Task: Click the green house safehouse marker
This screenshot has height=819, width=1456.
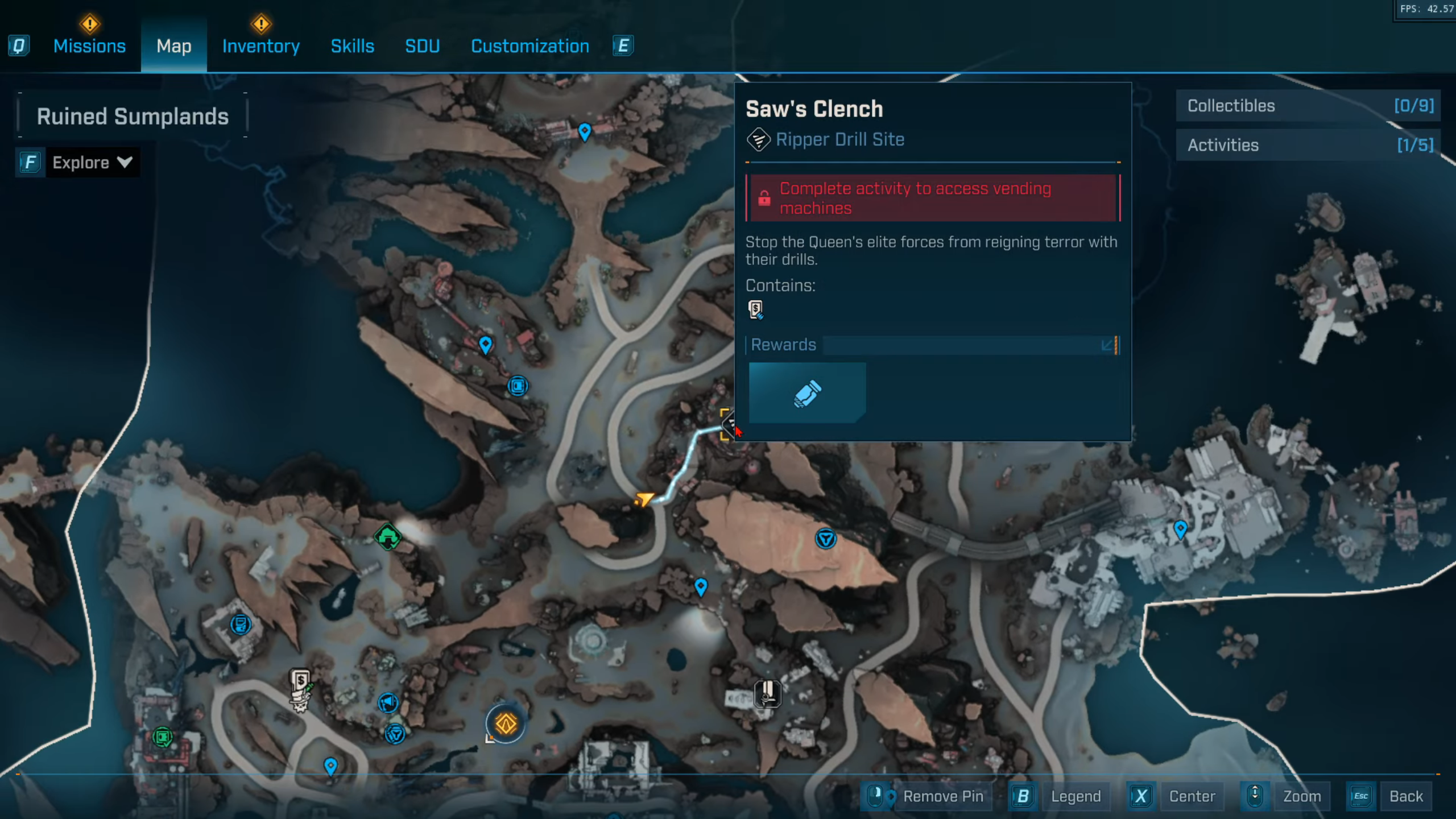Action: (x=388, y=536)
